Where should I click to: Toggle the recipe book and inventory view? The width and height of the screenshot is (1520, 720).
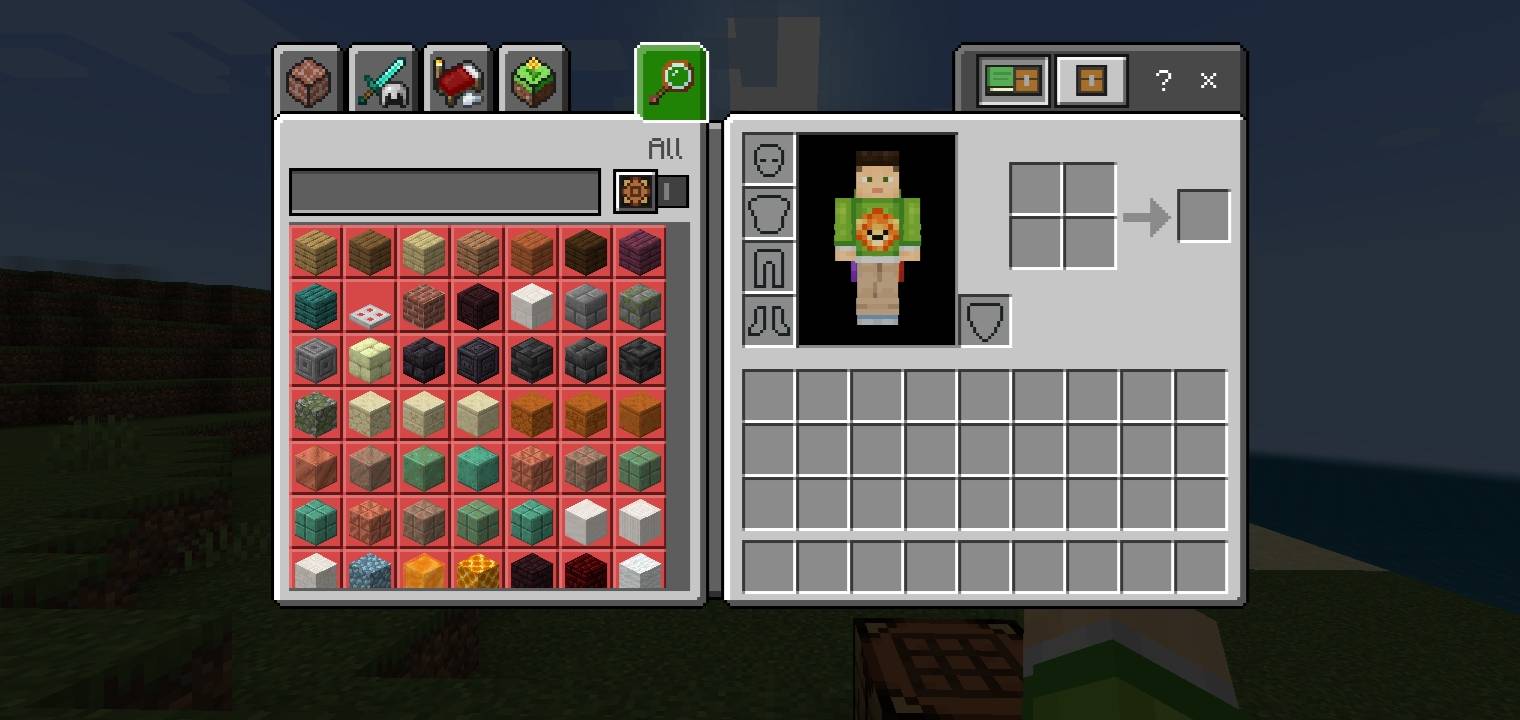pos(1012,81)
